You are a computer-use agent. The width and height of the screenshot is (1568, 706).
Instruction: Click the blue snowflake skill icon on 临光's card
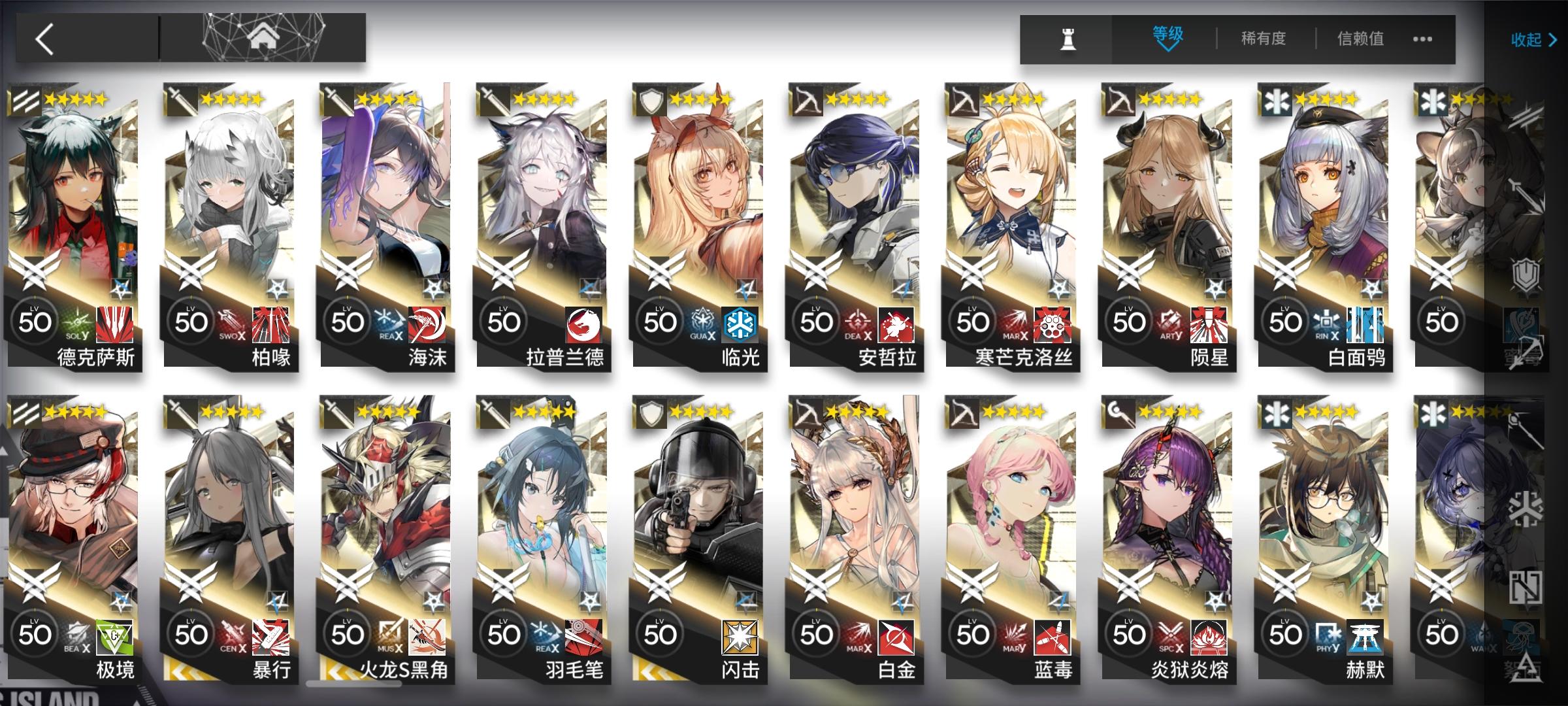click(x=739, y=323)
